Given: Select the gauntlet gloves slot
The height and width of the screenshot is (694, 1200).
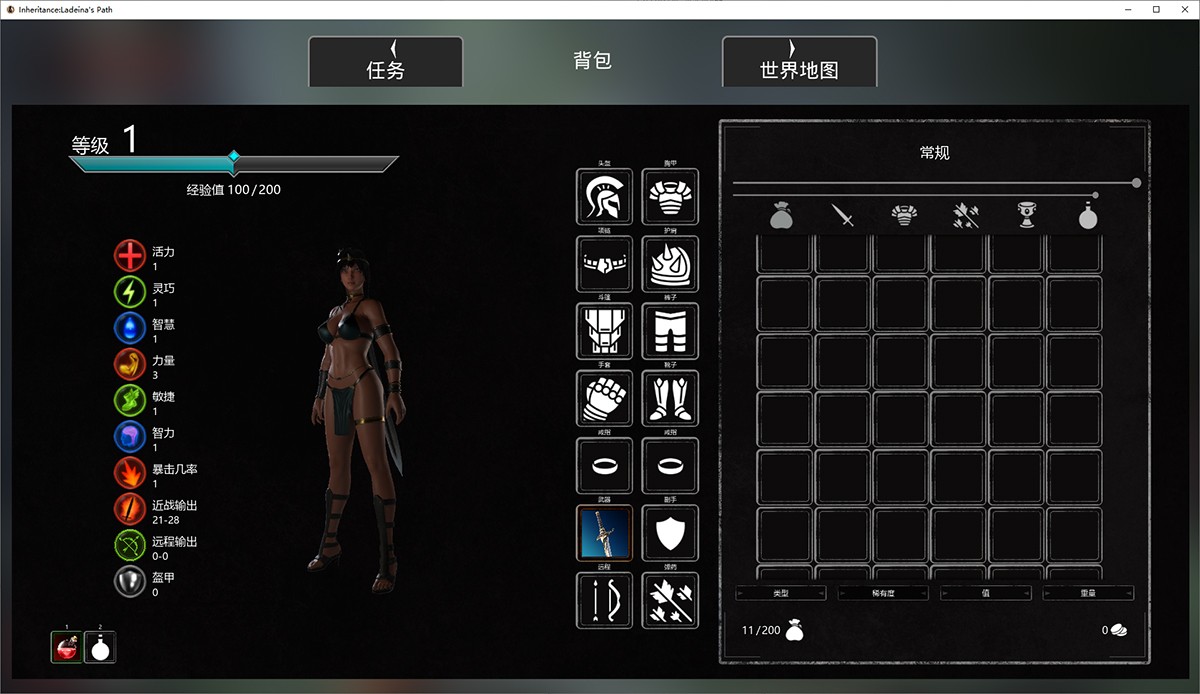Looking at the screenshot, I should [x=604, y=399].
